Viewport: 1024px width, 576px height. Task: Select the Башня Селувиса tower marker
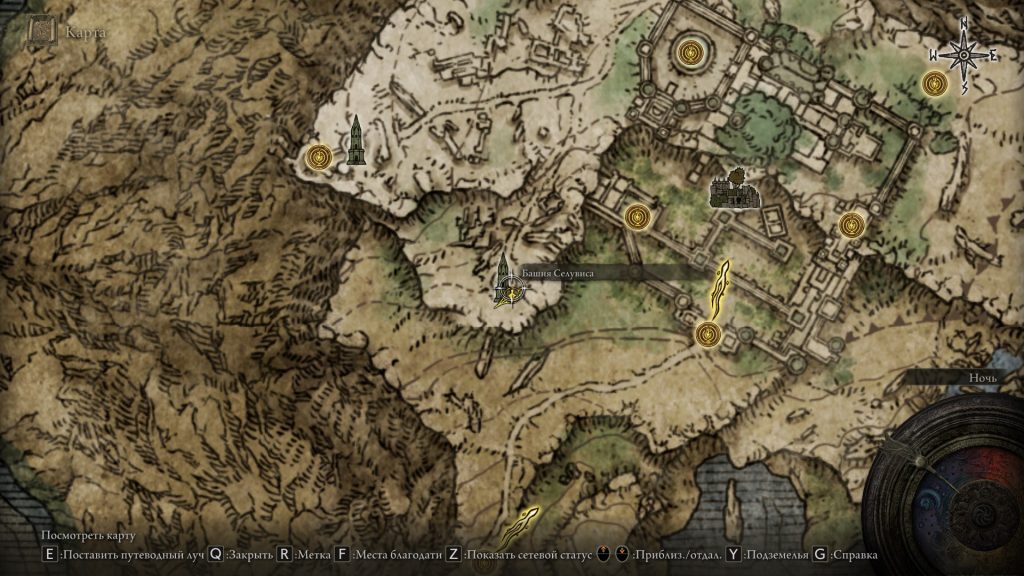pos(507,281)
